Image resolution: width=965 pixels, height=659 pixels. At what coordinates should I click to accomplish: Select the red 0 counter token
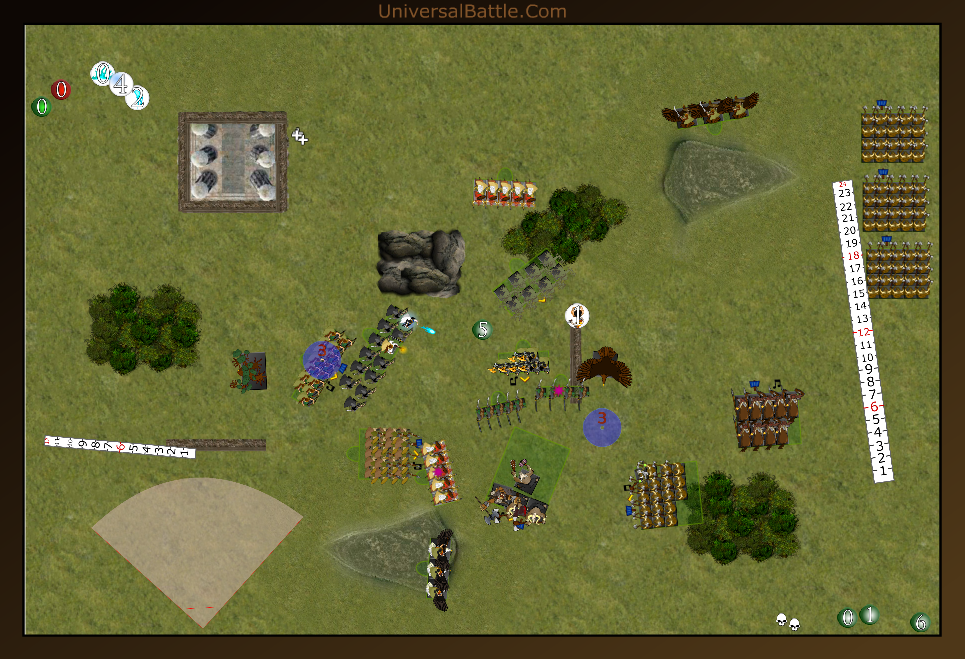click(61, 90)
